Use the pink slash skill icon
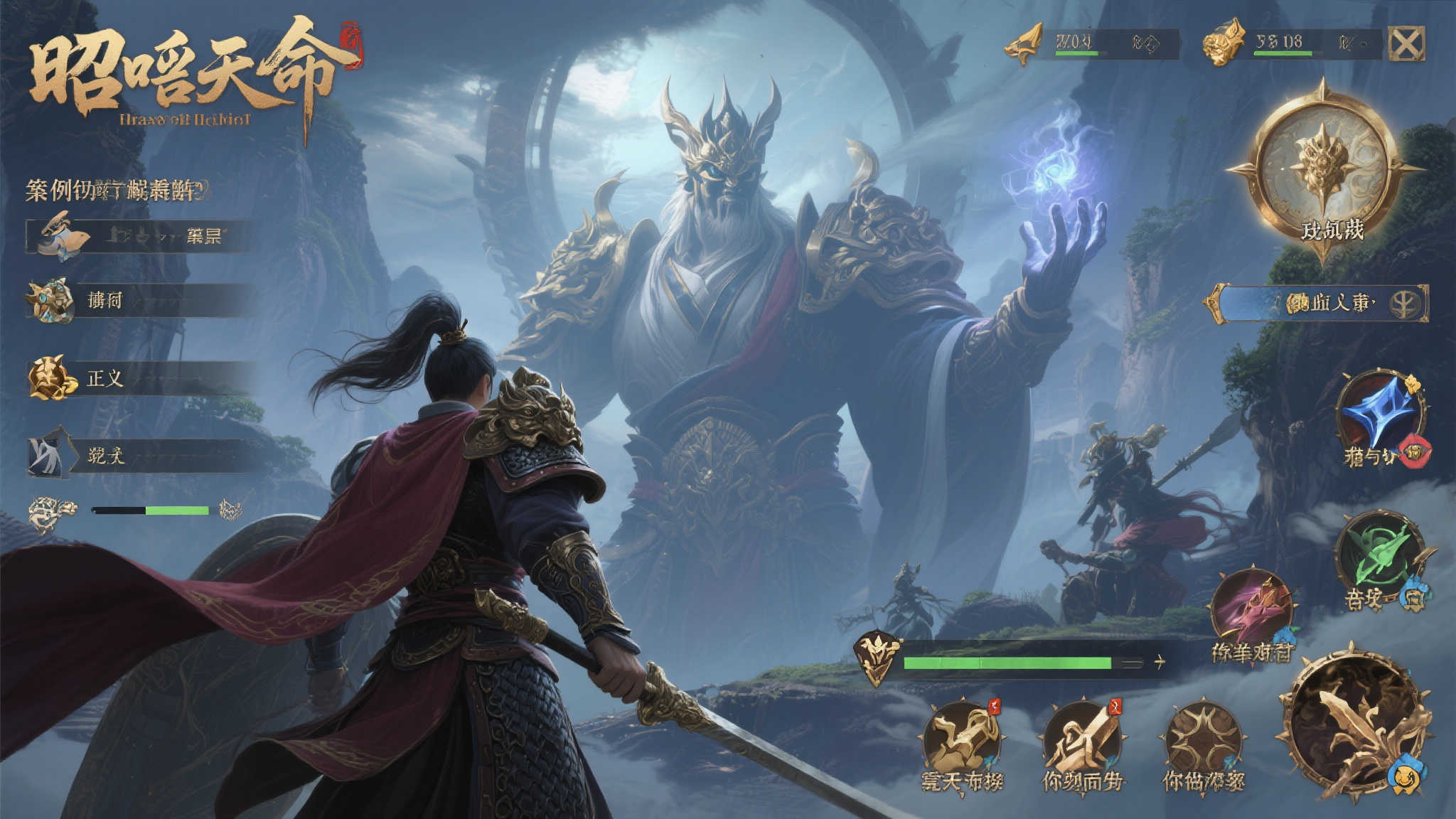Viewport: 1456px width, 819px height. click(x=1253, y=609)
